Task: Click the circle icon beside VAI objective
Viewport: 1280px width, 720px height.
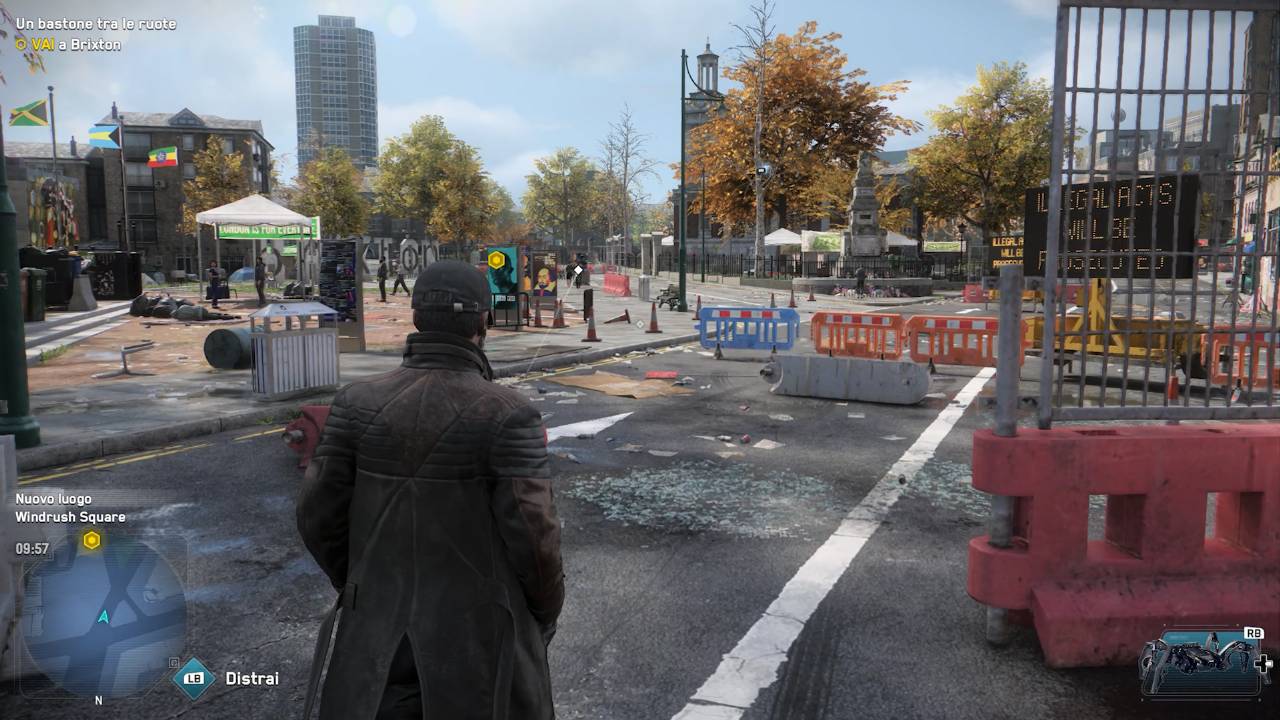Action: click(x=20, y=44)
